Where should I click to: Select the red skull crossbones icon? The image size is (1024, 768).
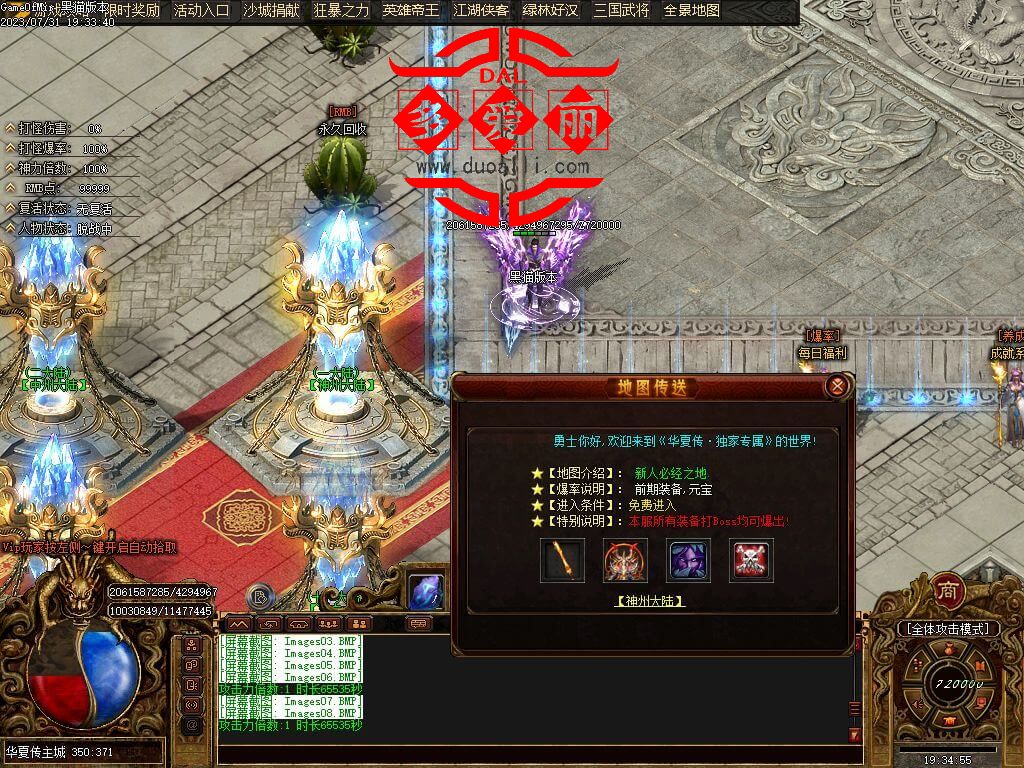pos(751,560)
